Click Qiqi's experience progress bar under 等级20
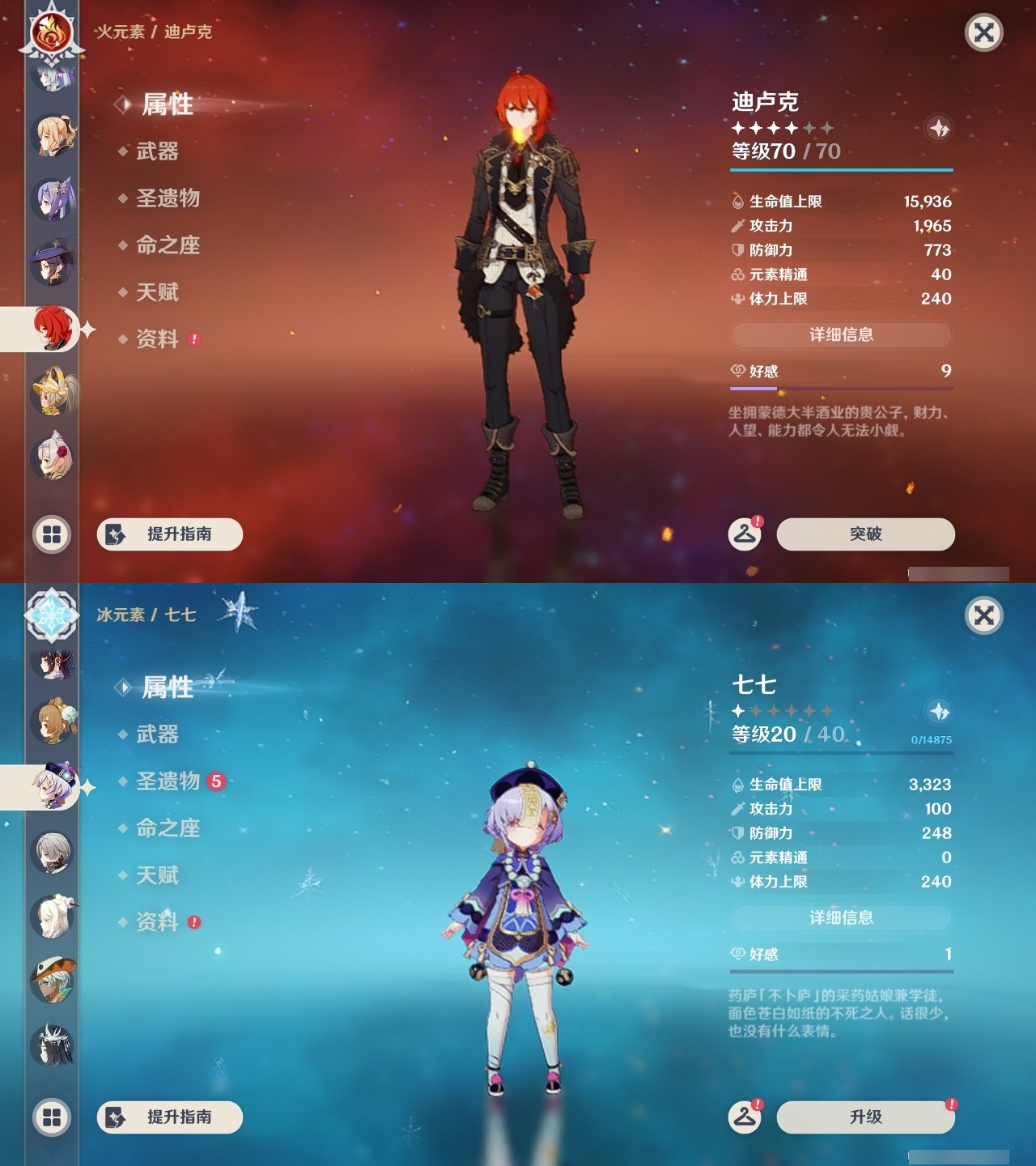1036x1166 pixels. click(x=841, y=754)
